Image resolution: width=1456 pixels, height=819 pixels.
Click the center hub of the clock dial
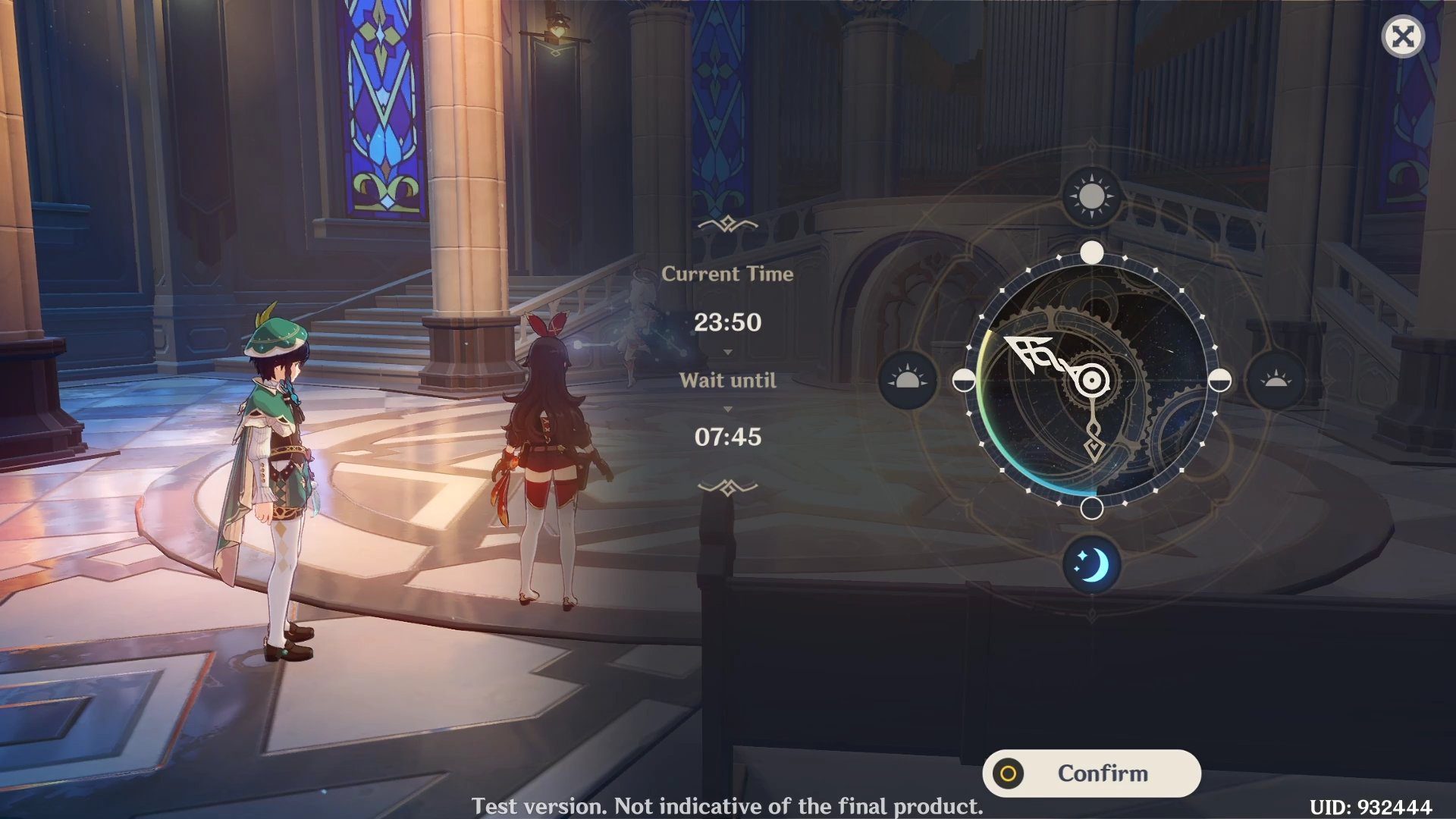pyautogui.click(x=1091, y=380)
